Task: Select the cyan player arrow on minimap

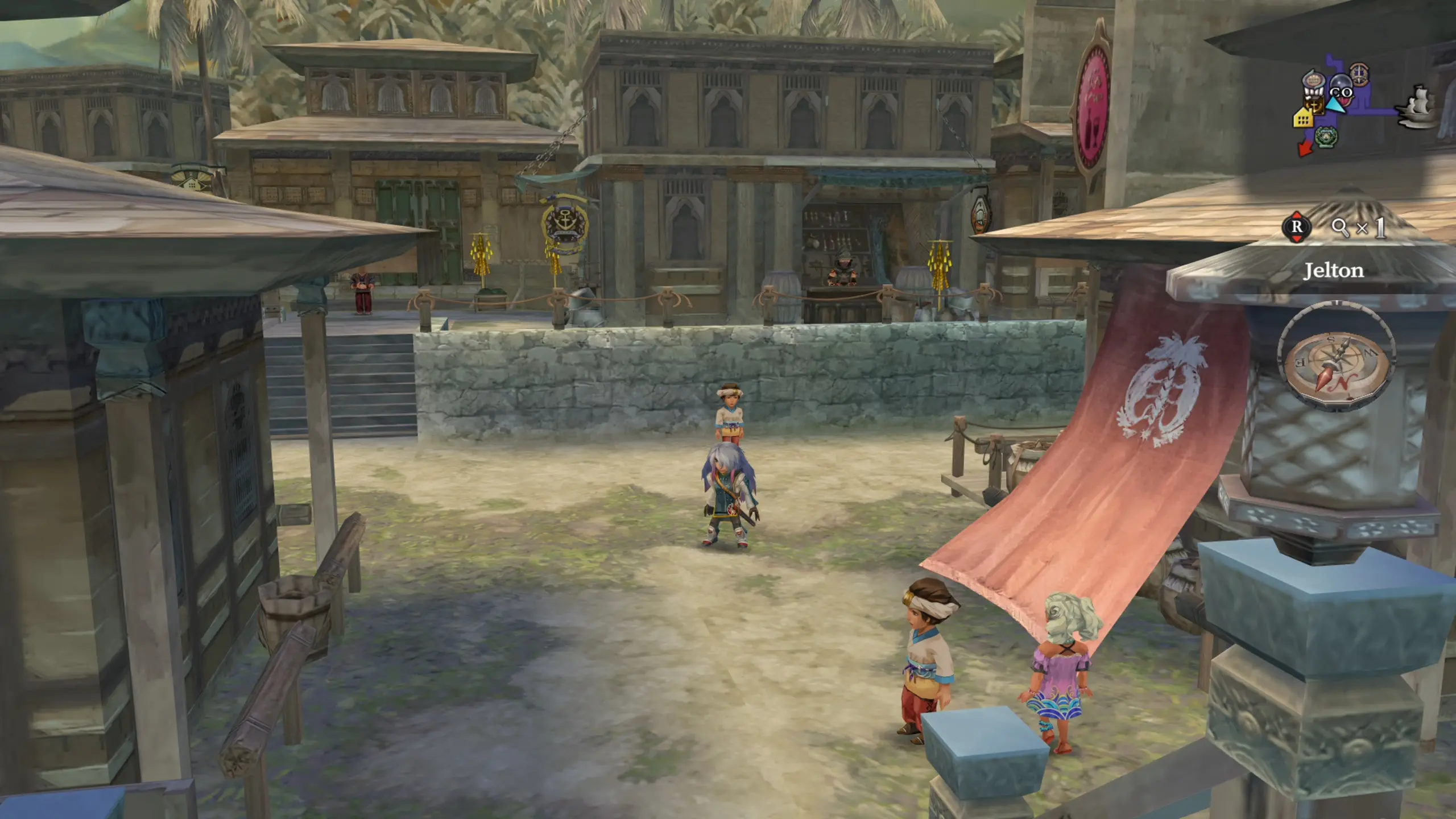Action: coord(1335,106)
